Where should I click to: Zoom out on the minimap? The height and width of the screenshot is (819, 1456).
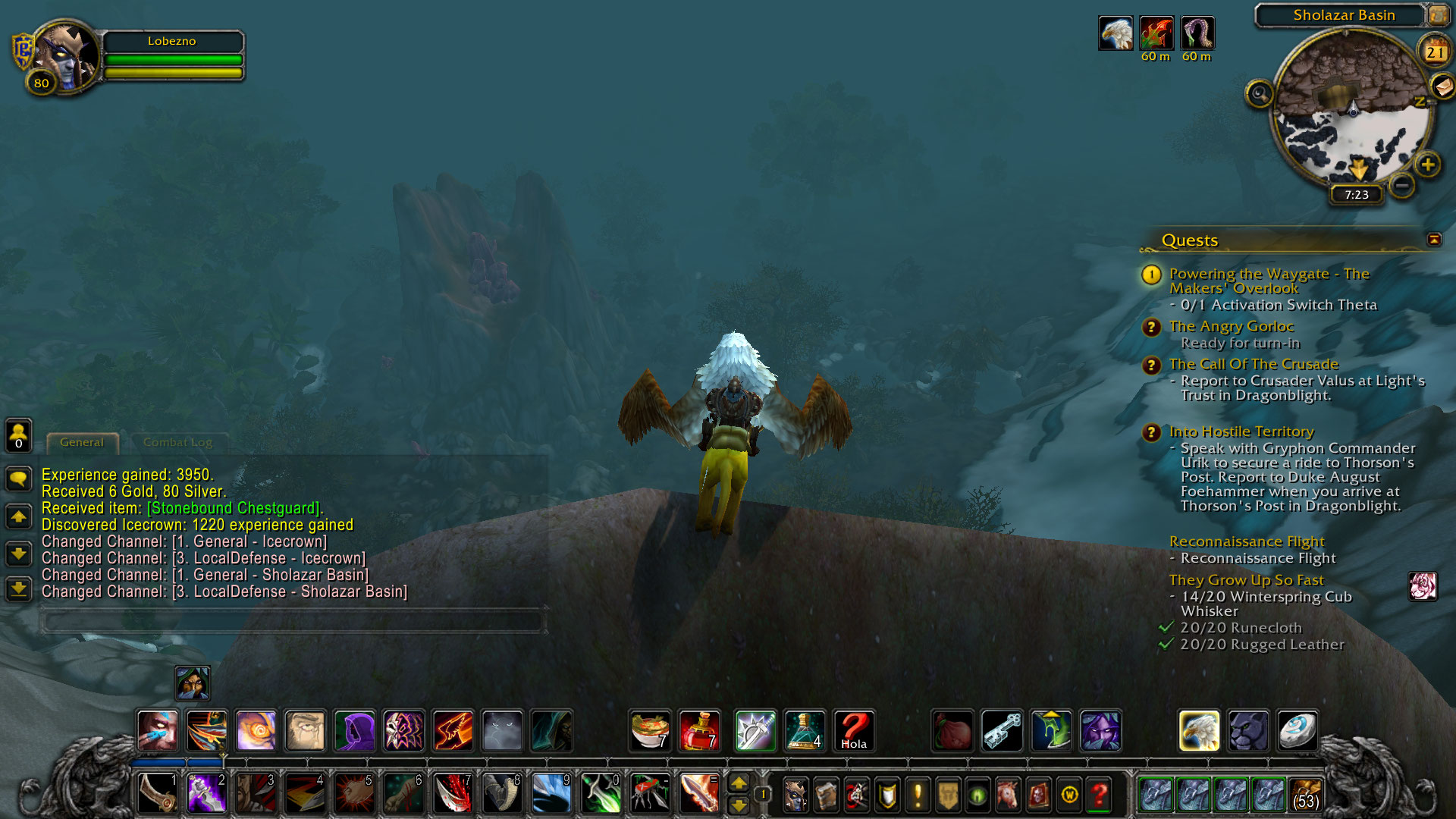coord(1402,184)
